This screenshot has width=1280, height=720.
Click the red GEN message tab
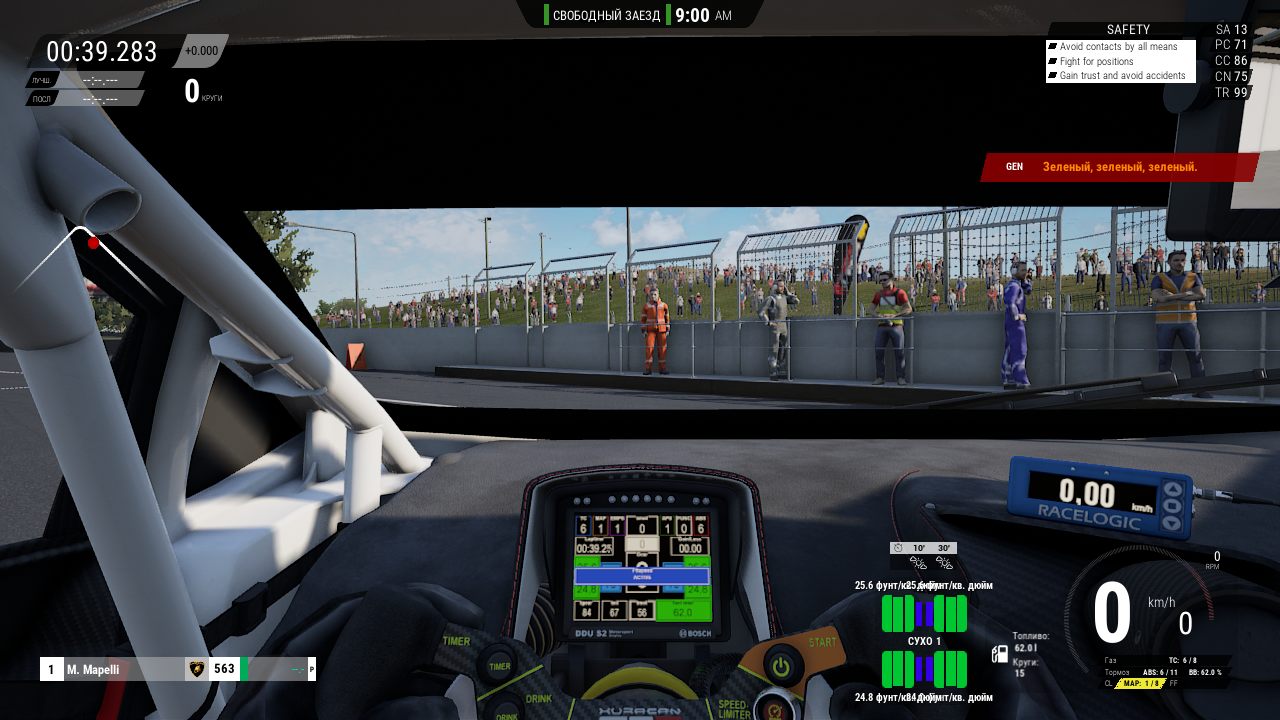[x=1014, y=167]
